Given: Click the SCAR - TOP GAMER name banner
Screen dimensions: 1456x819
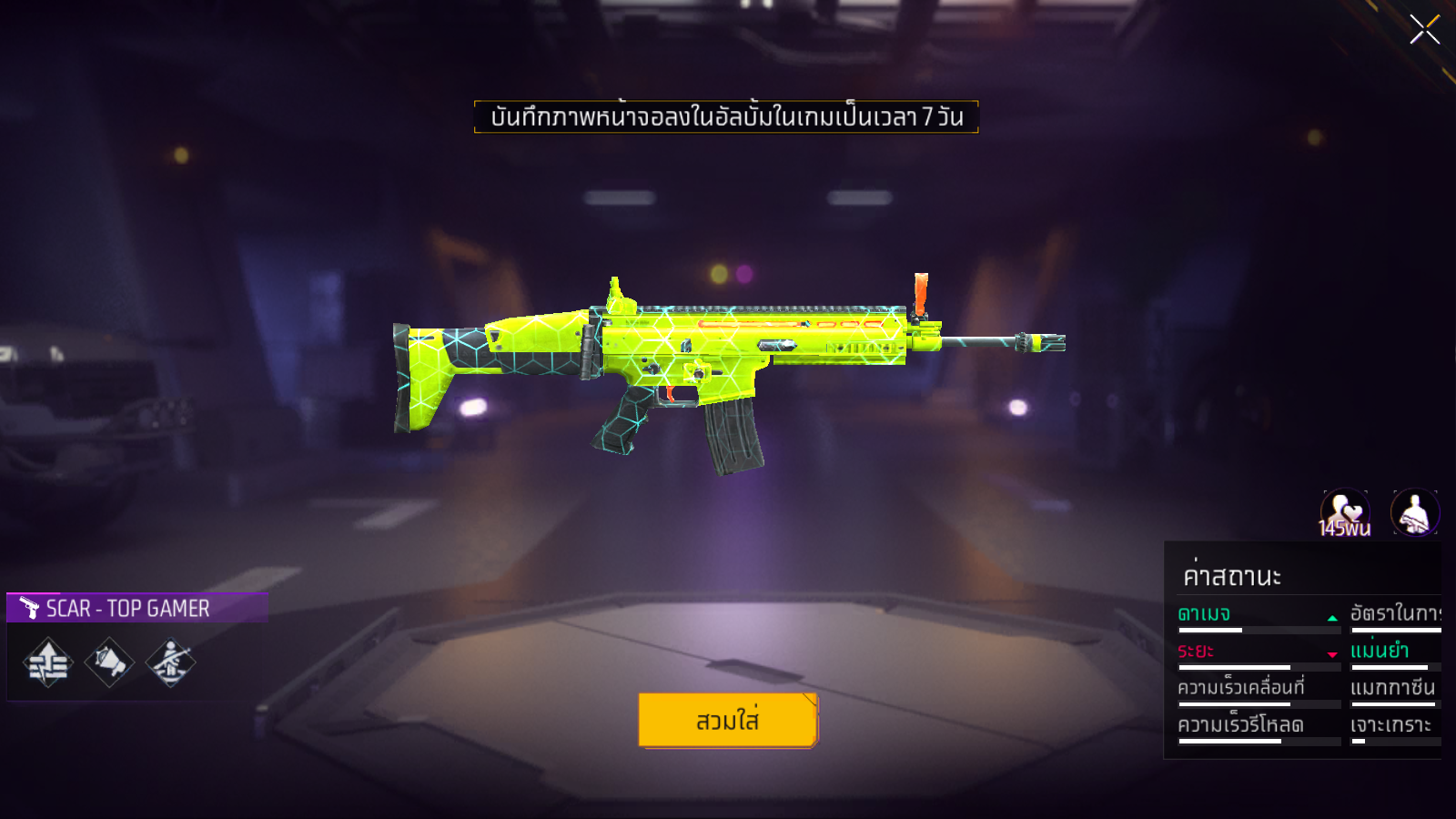Looking at the screenshot, I should click(136, 608).
